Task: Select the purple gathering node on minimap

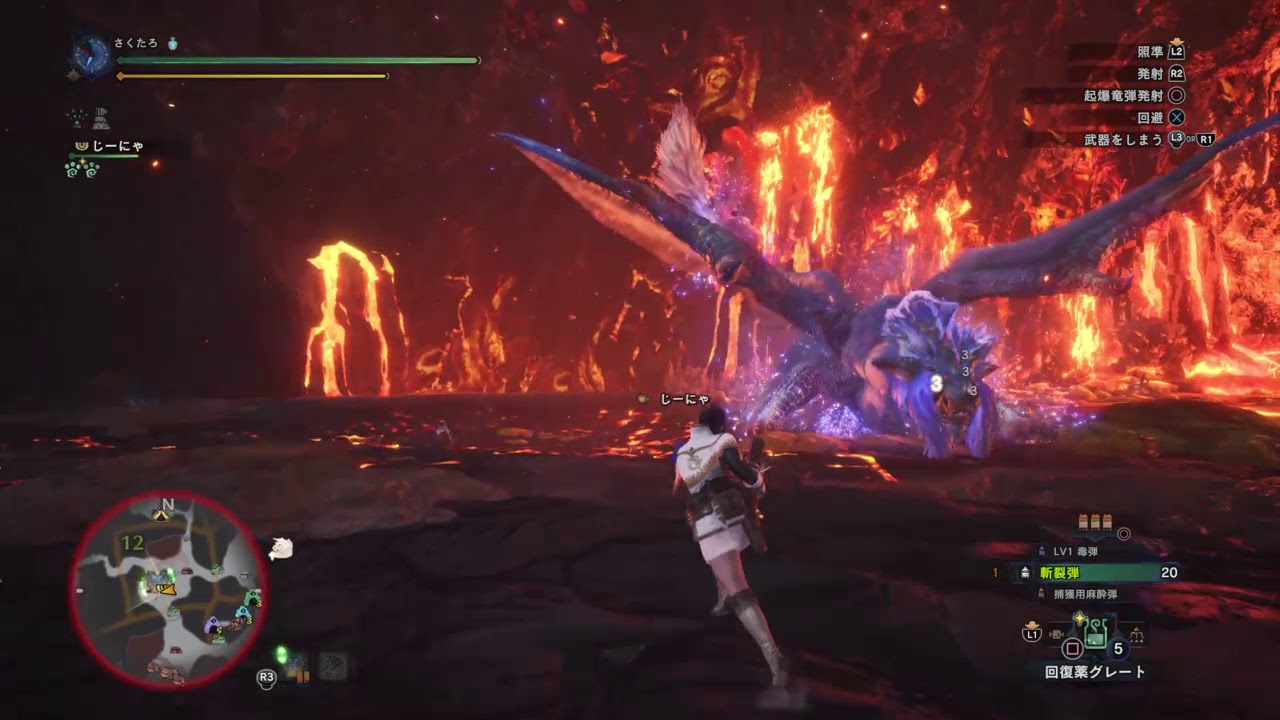Action: click(212, 626)
